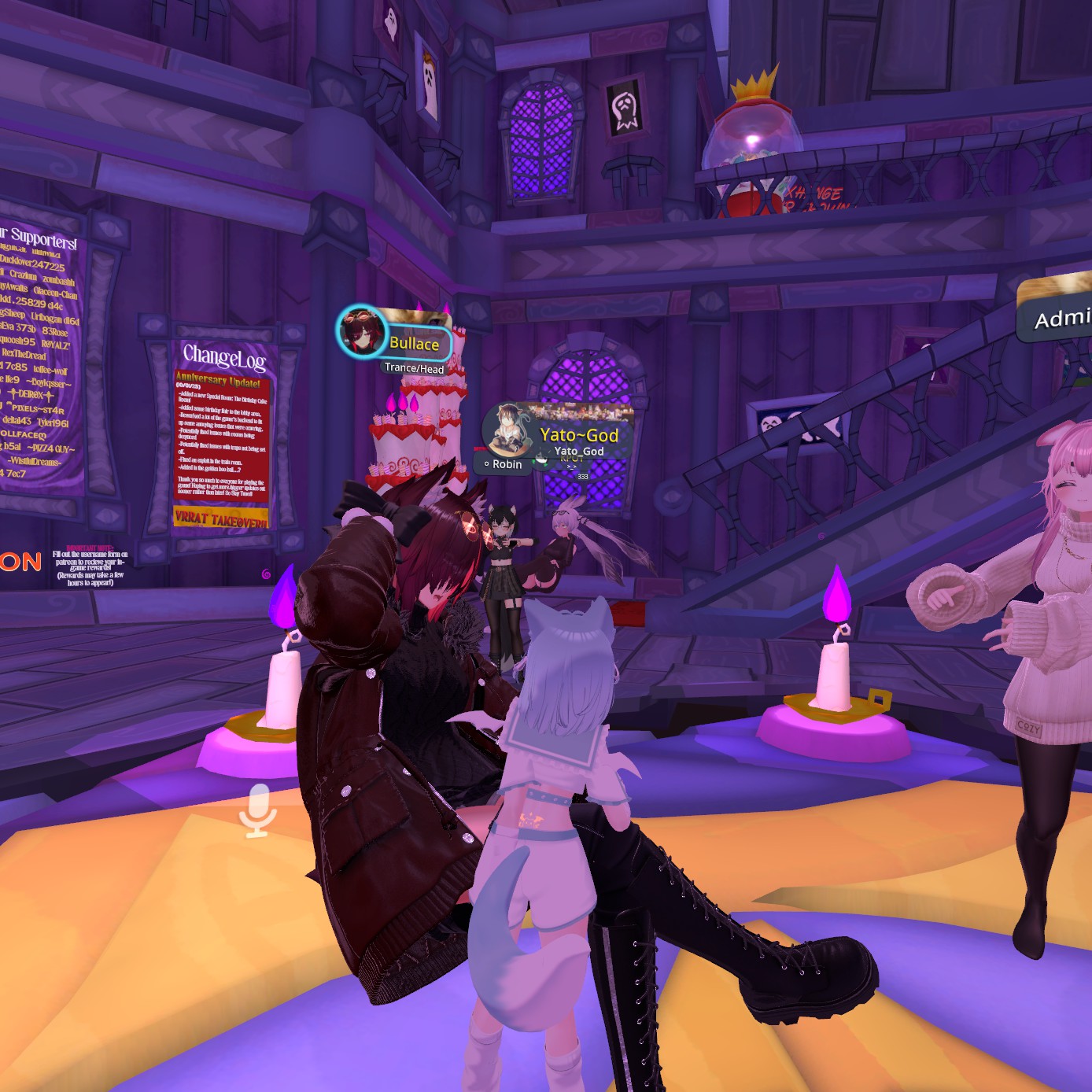Select the Bullace player nameplate

415,343
